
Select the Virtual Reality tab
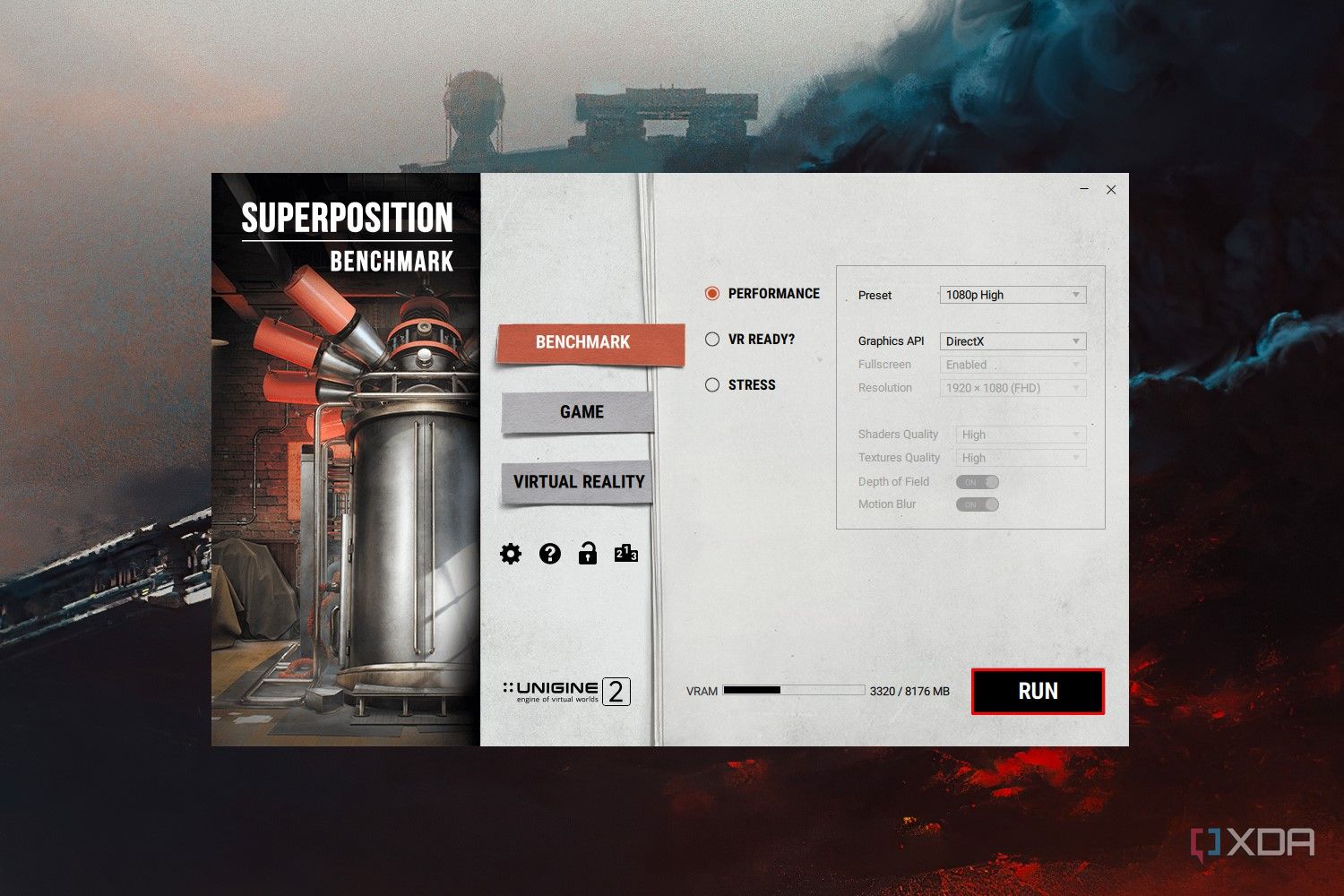point(579,482)
